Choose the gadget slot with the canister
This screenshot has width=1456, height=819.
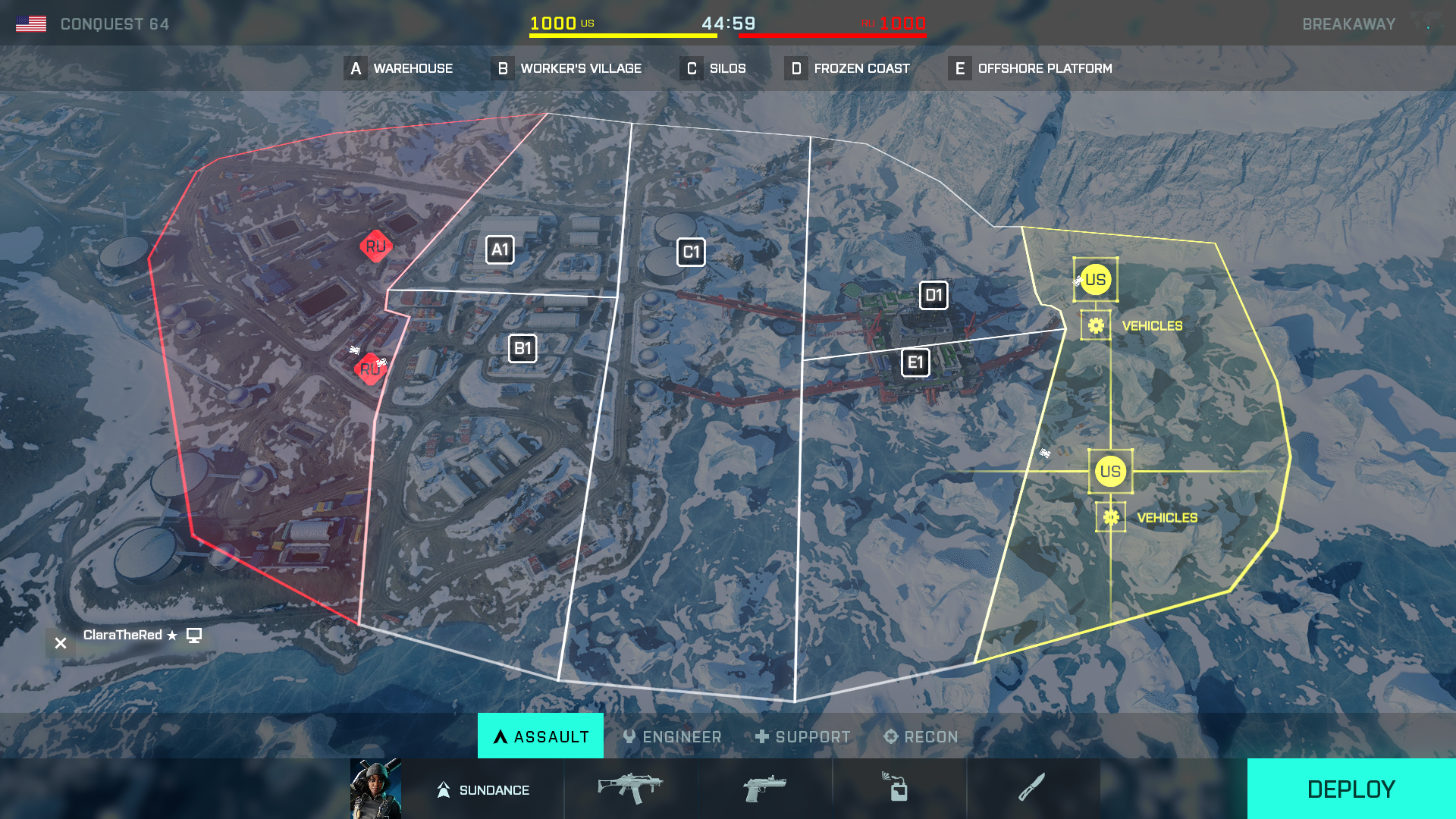899,789
